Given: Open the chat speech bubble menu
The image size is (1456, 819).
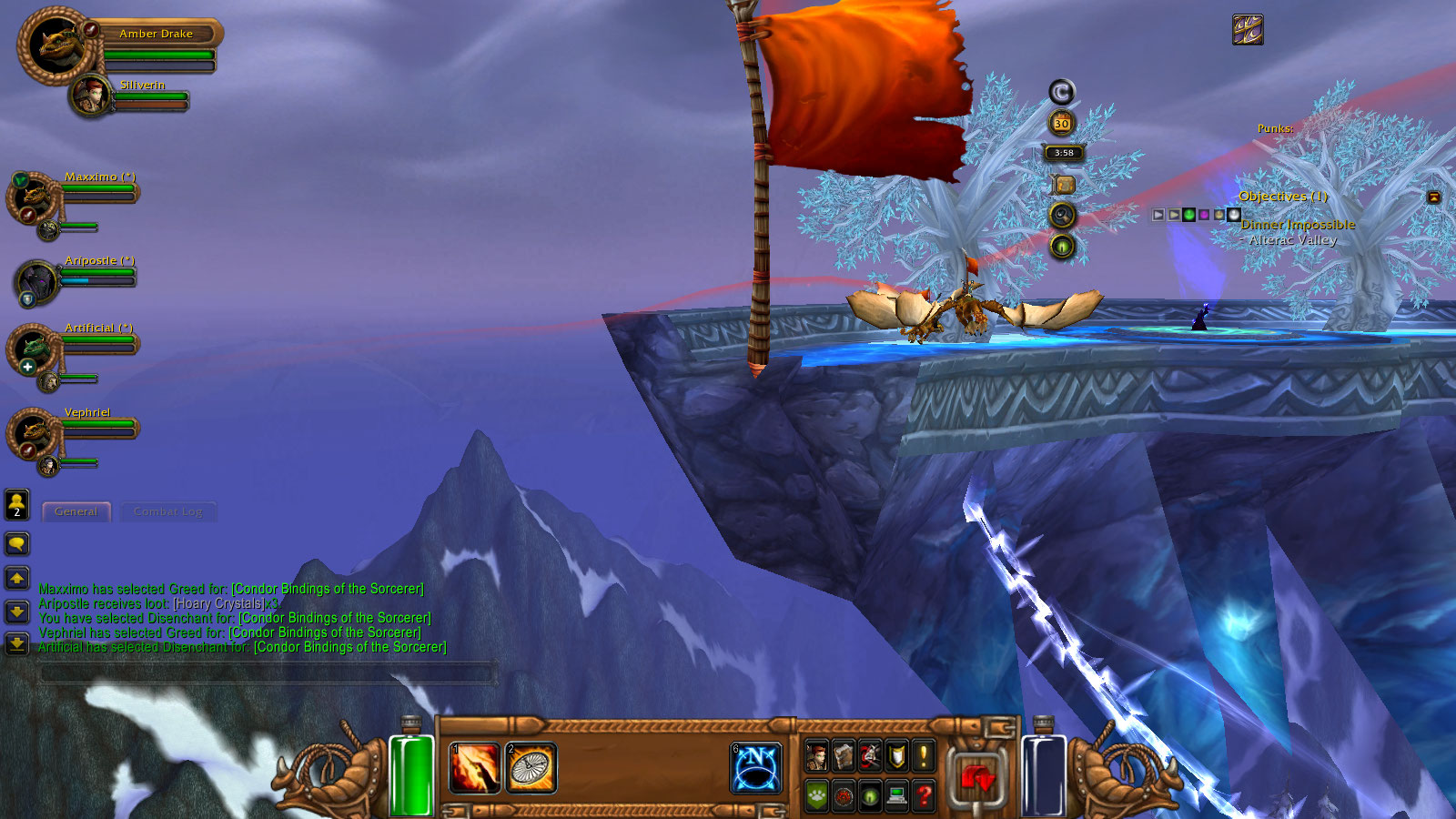Looking at the screenshot, I should point(17,544).
